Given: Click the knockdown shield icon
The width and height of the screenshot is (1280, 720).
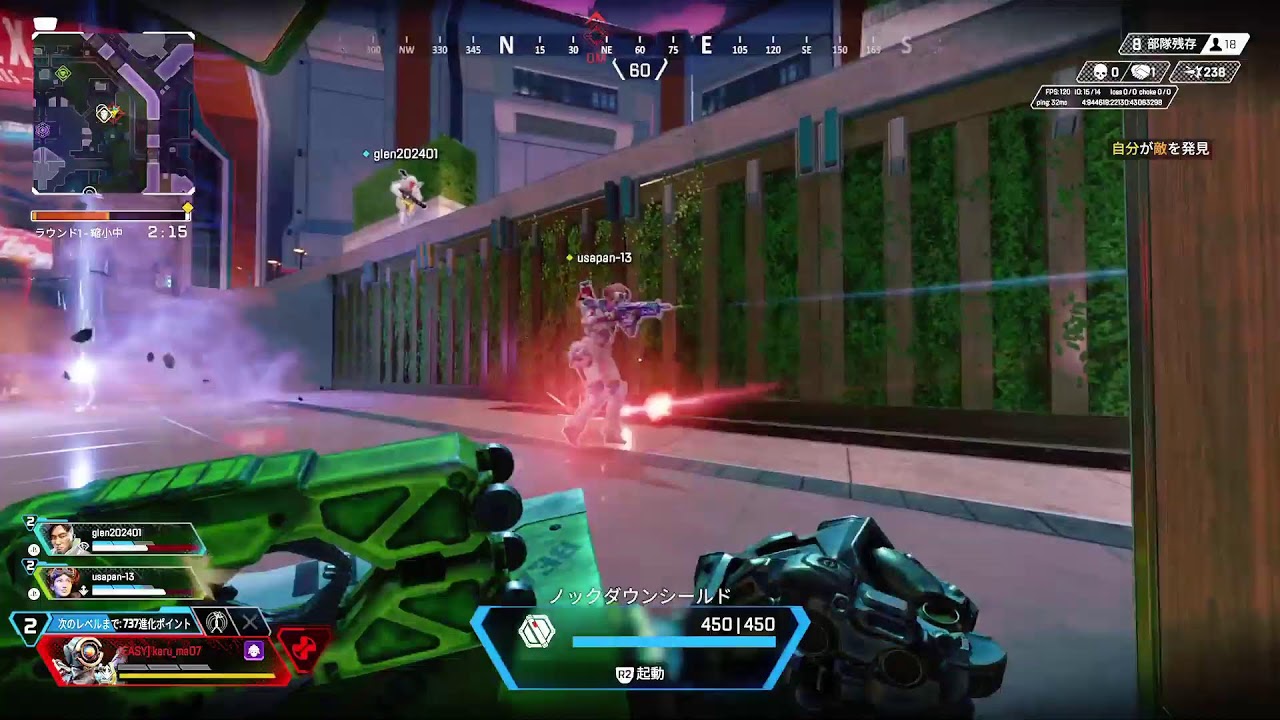Looking at the screenshot, I should [537, 630].
